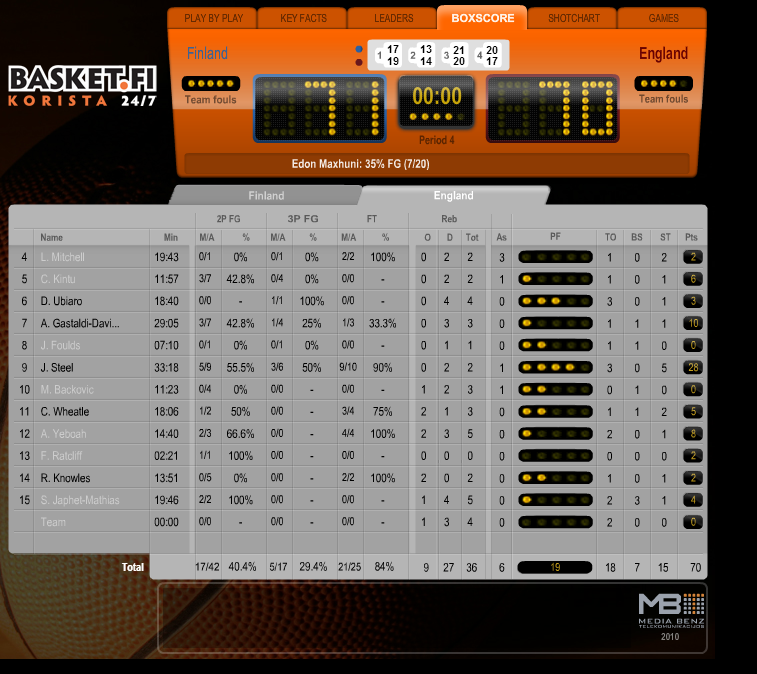Select C. Wheatle in the player list
The image size is (757, 674).
(65, 411)
